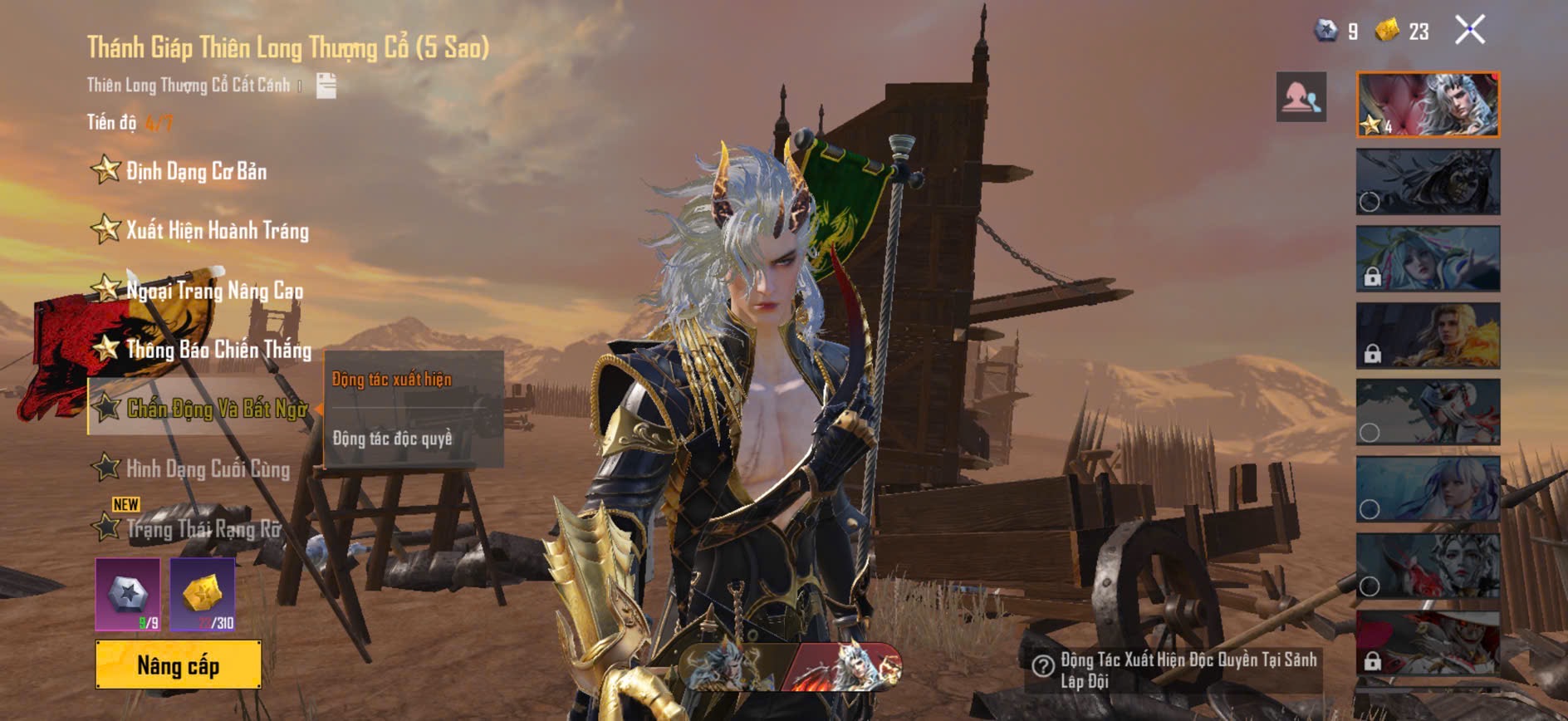Switch to the red outfit form

click(847, 666)
